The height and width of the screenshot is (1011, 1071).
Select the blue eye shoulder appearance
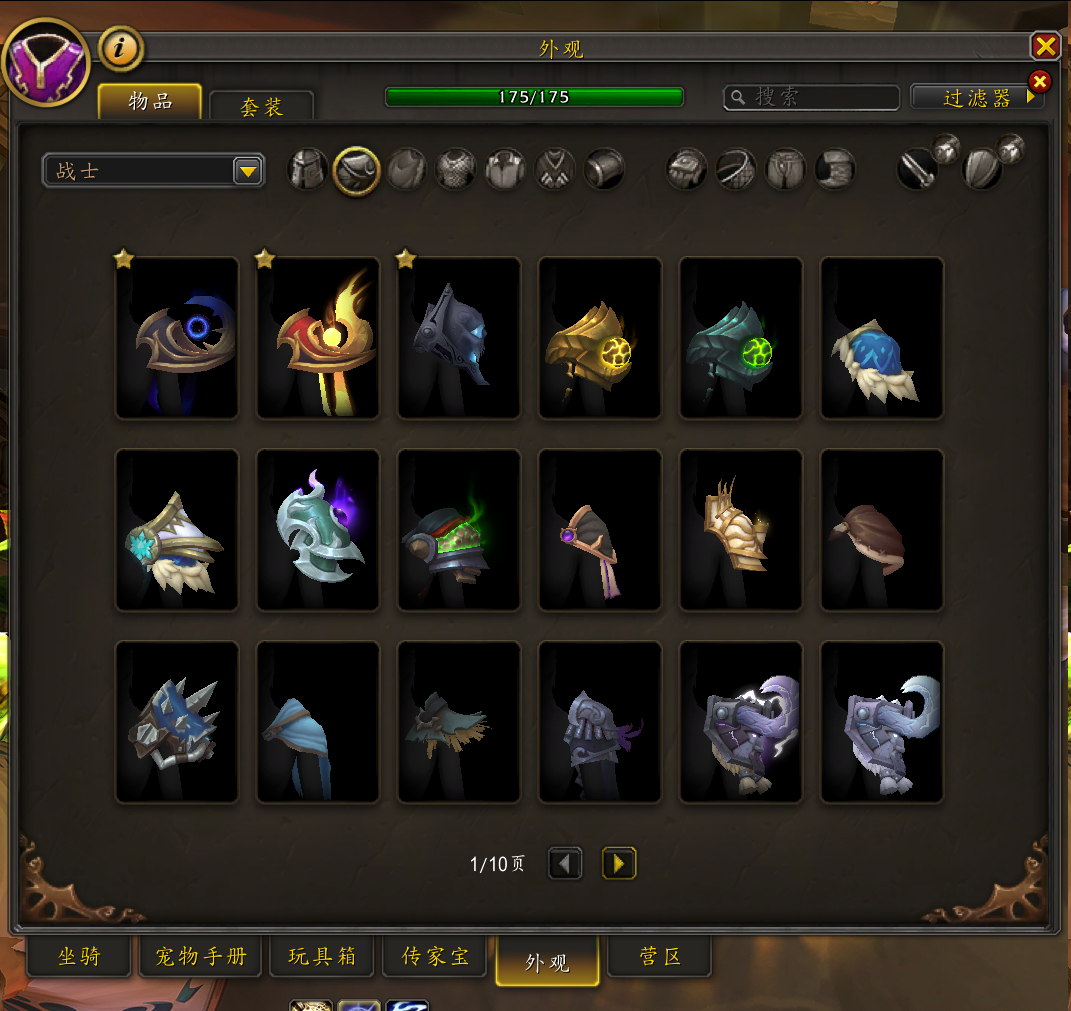point(177,338)
